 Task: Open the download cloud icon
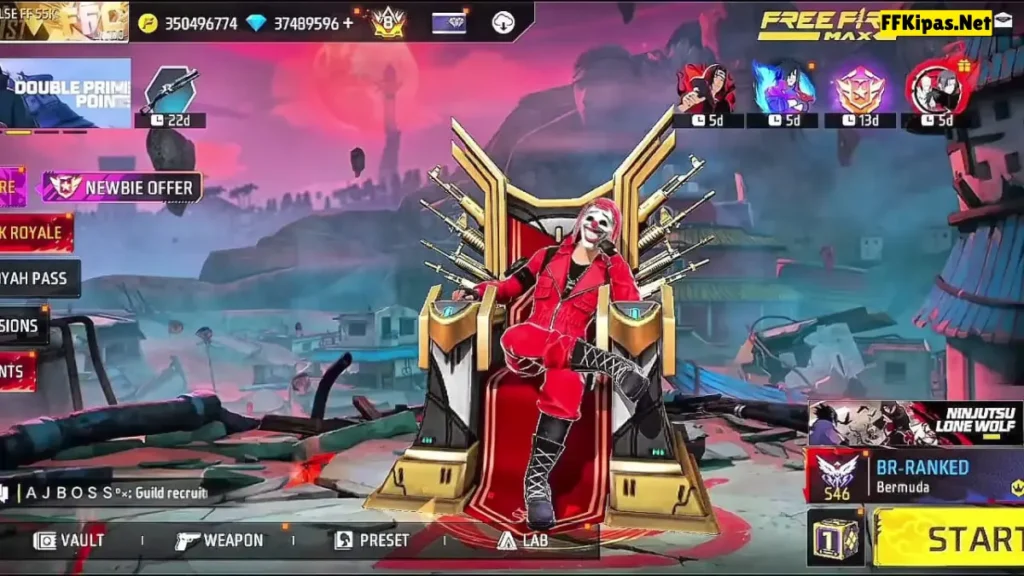click(x=503, y=22)
